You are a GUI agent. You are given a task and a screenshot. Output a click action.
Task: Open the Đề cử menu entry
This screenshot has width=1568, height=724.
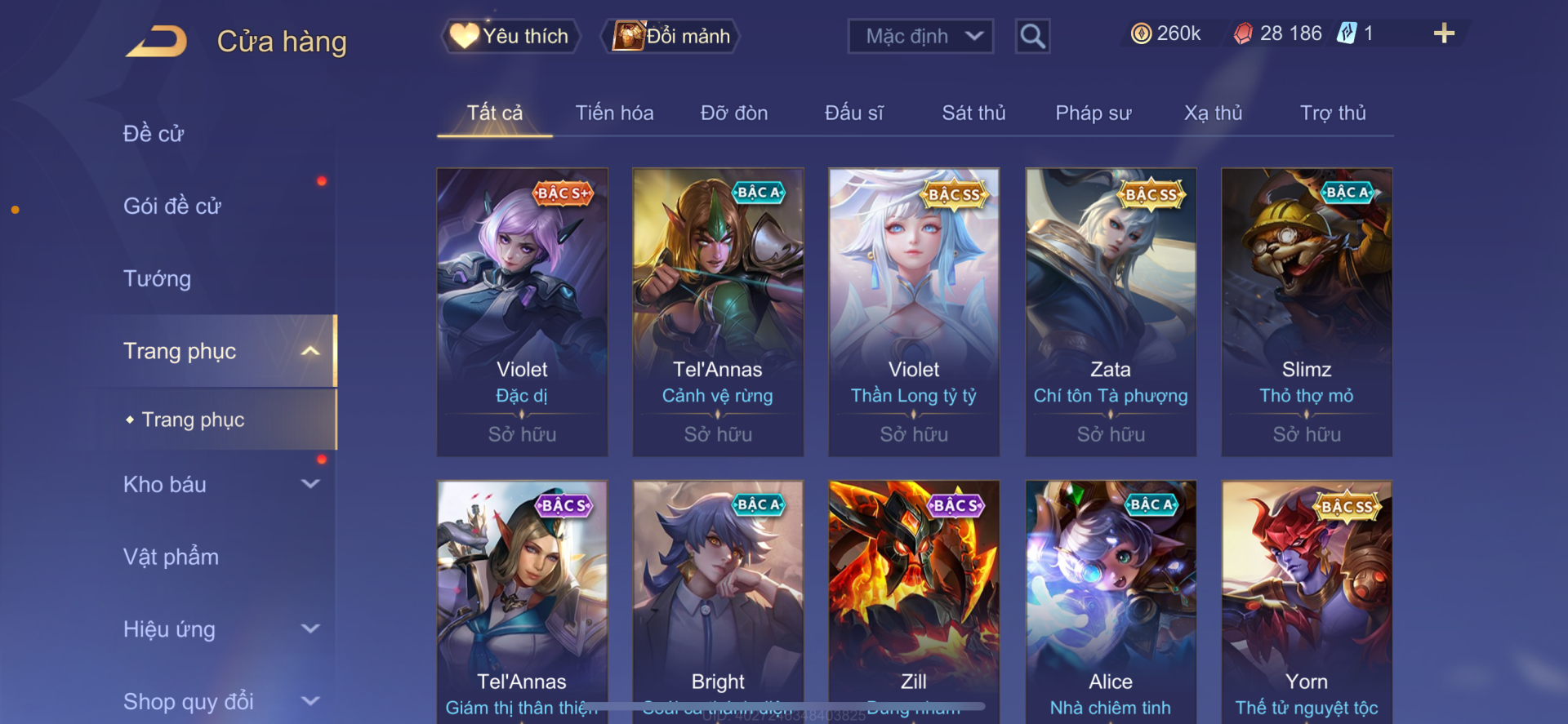point(154,134)
